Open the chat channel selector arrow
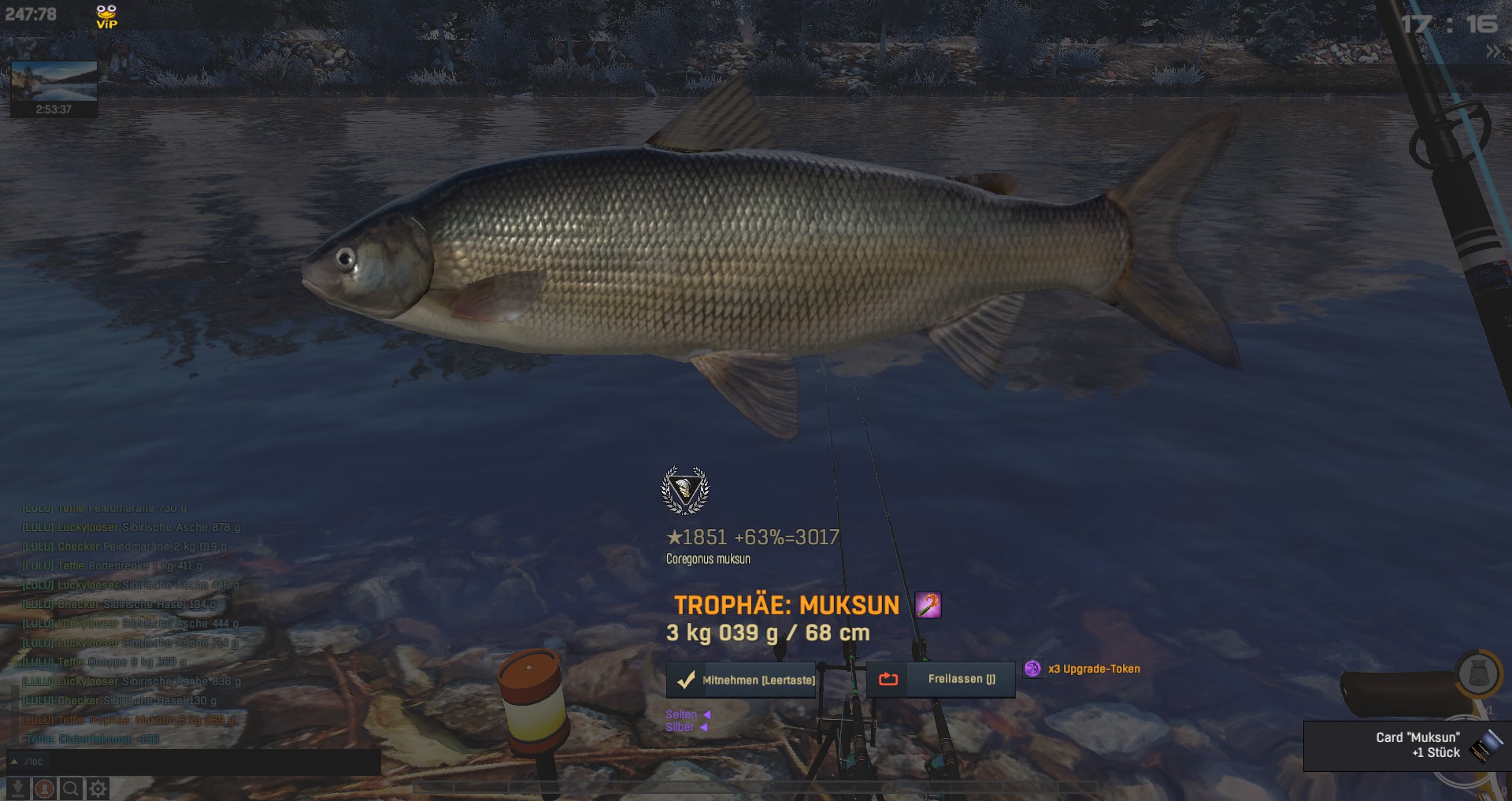Screen dimensions: 1512x801 coord(14,762)
